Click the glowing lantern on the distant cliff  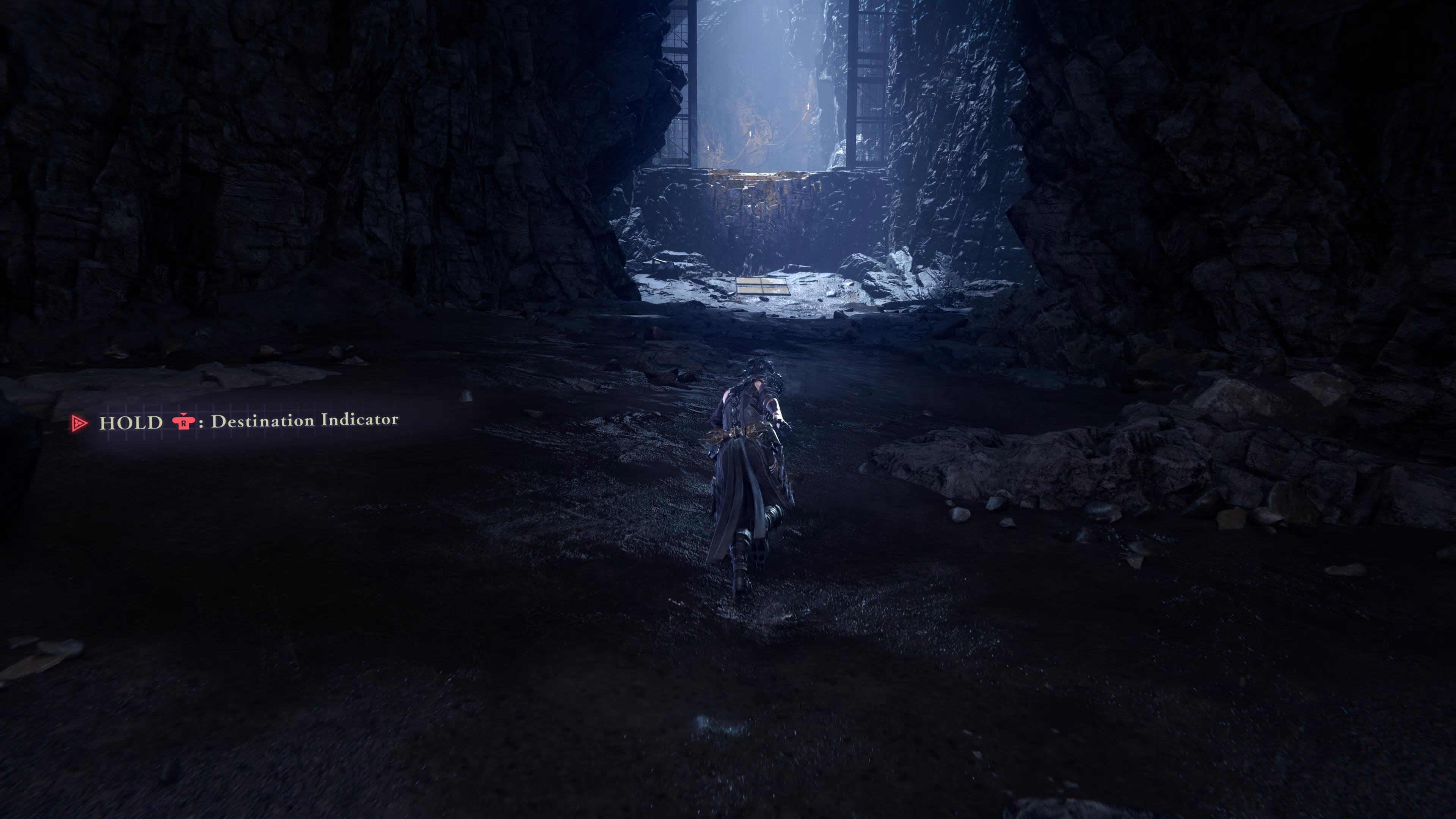coord(809,106)
